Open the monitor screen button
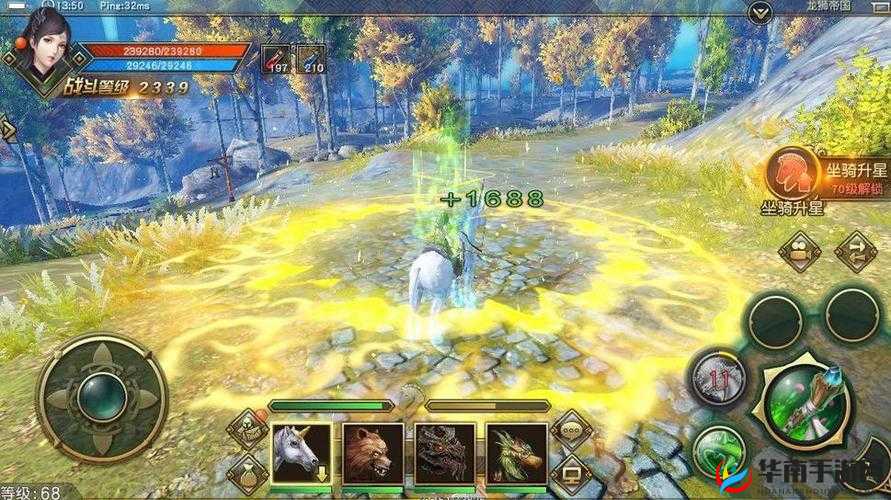 pyautogui.click(x=572, y=474)
